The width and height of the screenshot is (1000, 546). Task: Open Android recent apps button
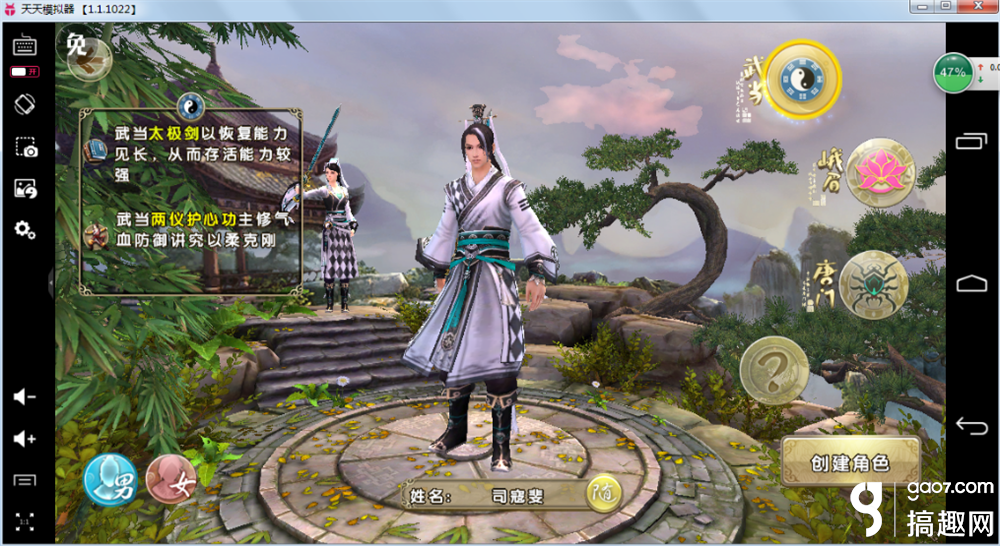tap(972, 141)
